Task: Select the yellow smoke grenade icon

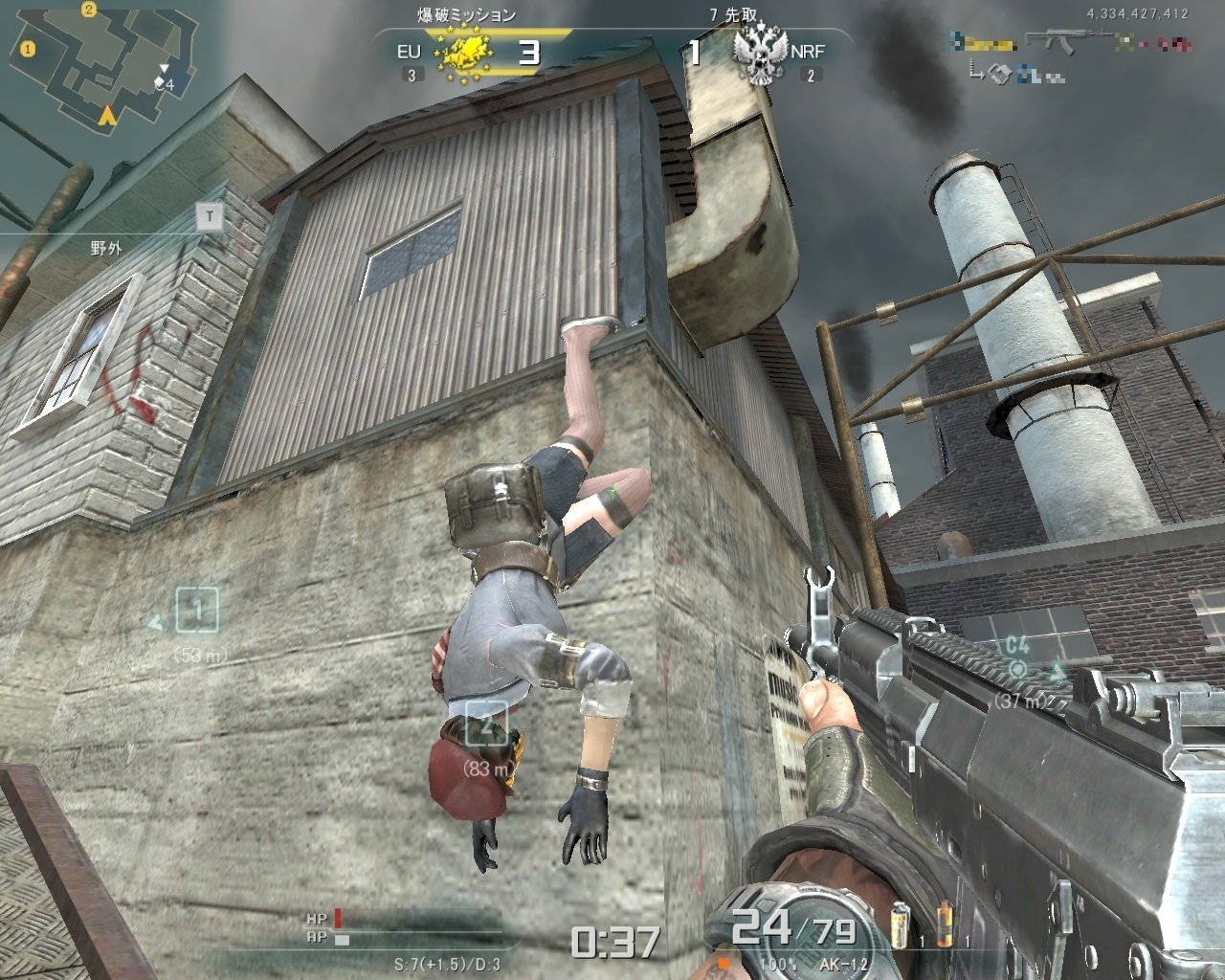Action: pyautogui.click(x=900, y=923)
